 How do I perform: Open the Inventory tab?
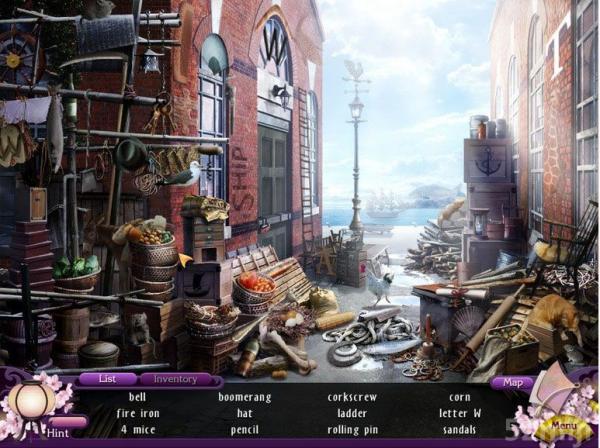click(x=167, y=379)
